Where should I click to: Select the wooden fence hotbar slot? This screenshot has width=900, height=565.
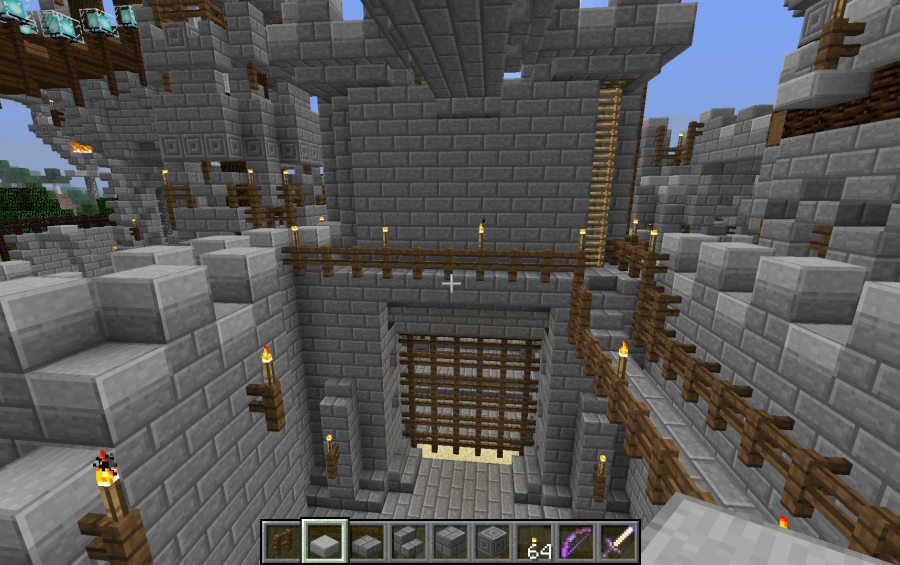point(282,541)
